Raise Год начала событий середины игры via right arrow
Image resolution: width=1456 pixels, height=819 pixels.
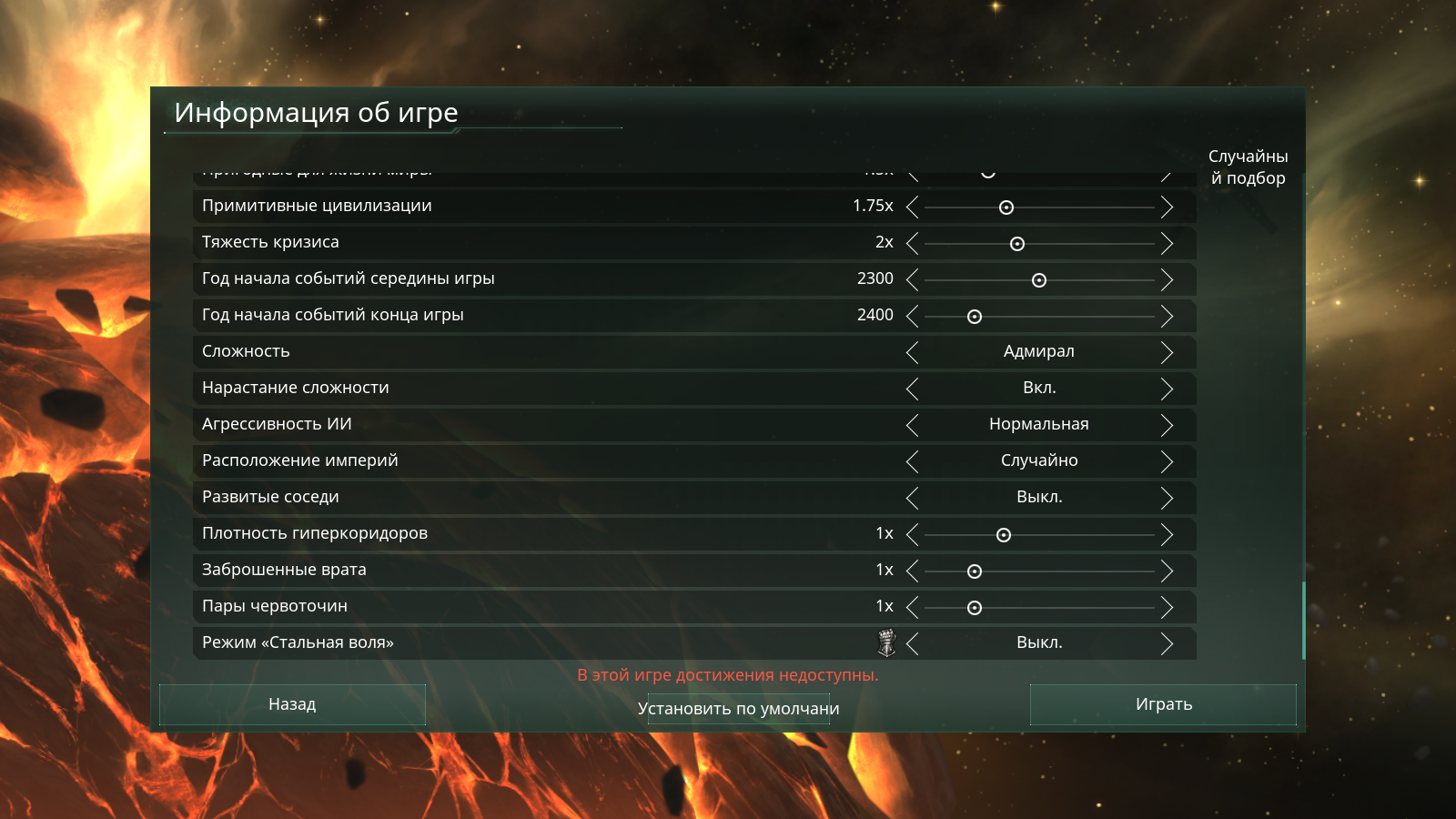tap(1167, 279)
